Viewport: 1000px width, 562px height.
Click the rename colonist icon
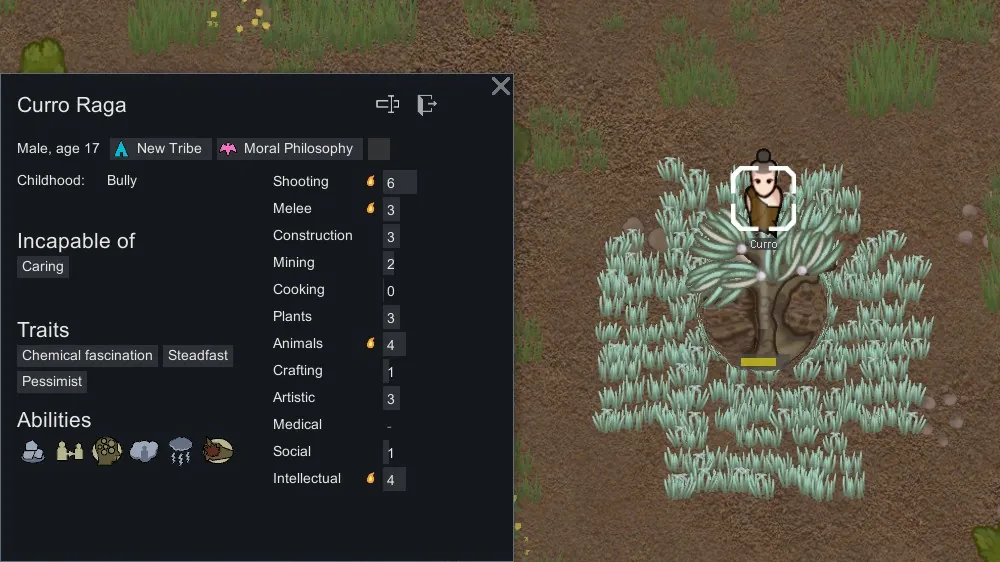coord(387,104)
